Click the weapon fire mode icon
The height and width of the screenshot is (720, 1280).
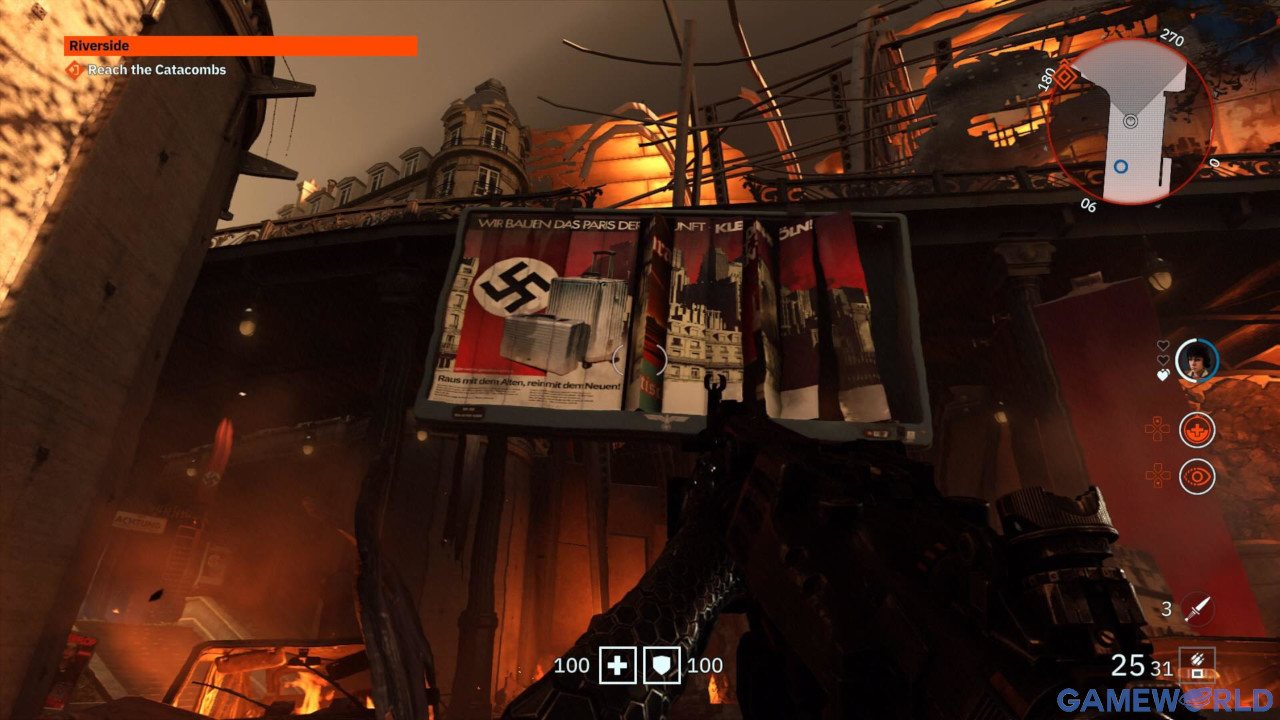pyautogui.click(x=1197, y=665)
